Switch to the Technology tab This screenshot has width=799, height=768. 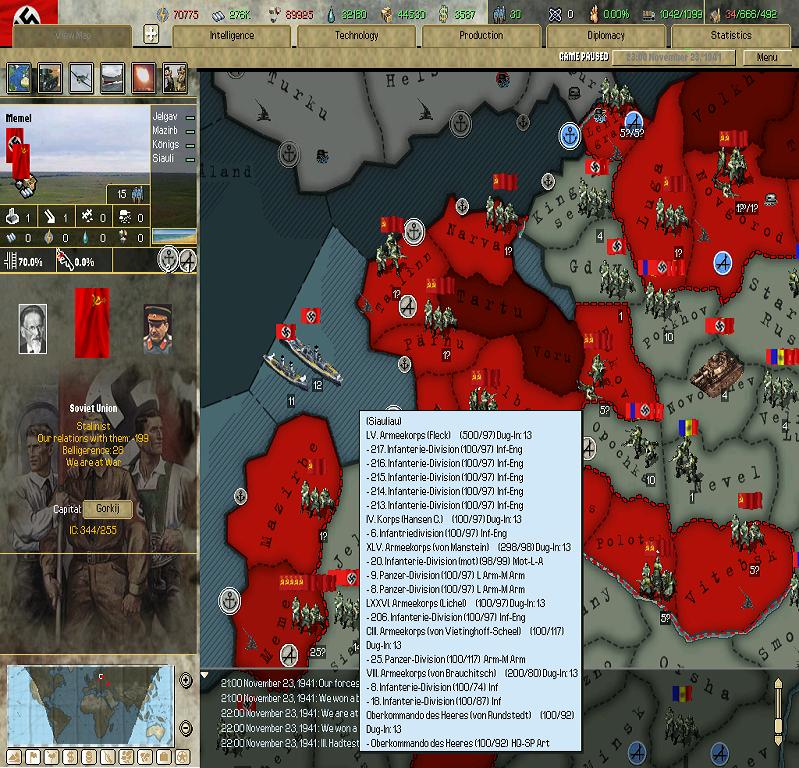tap(357, 36)
